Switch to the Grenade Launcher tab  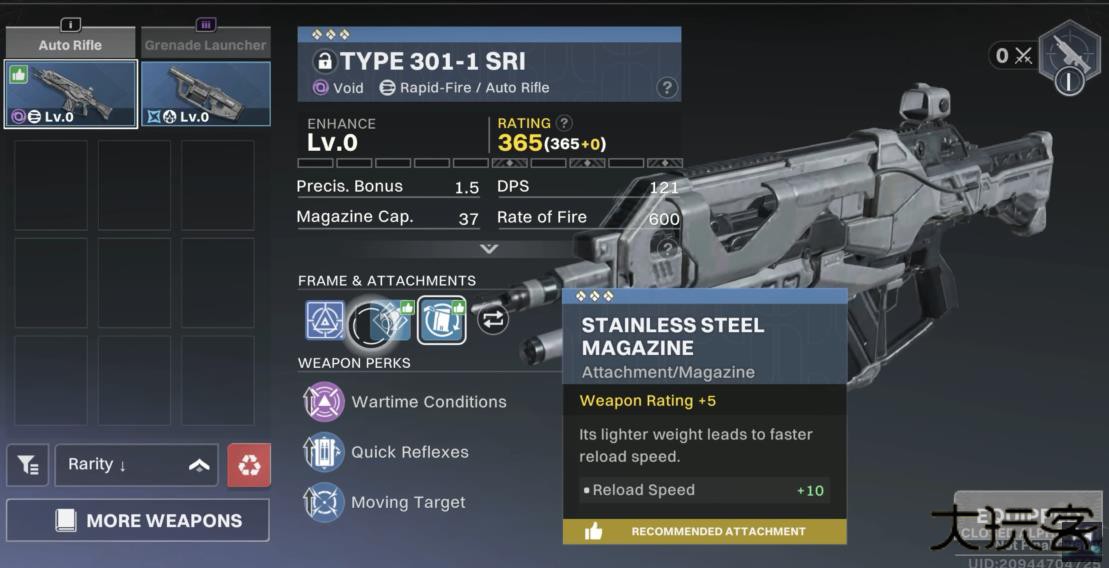[x=205, y=43]
